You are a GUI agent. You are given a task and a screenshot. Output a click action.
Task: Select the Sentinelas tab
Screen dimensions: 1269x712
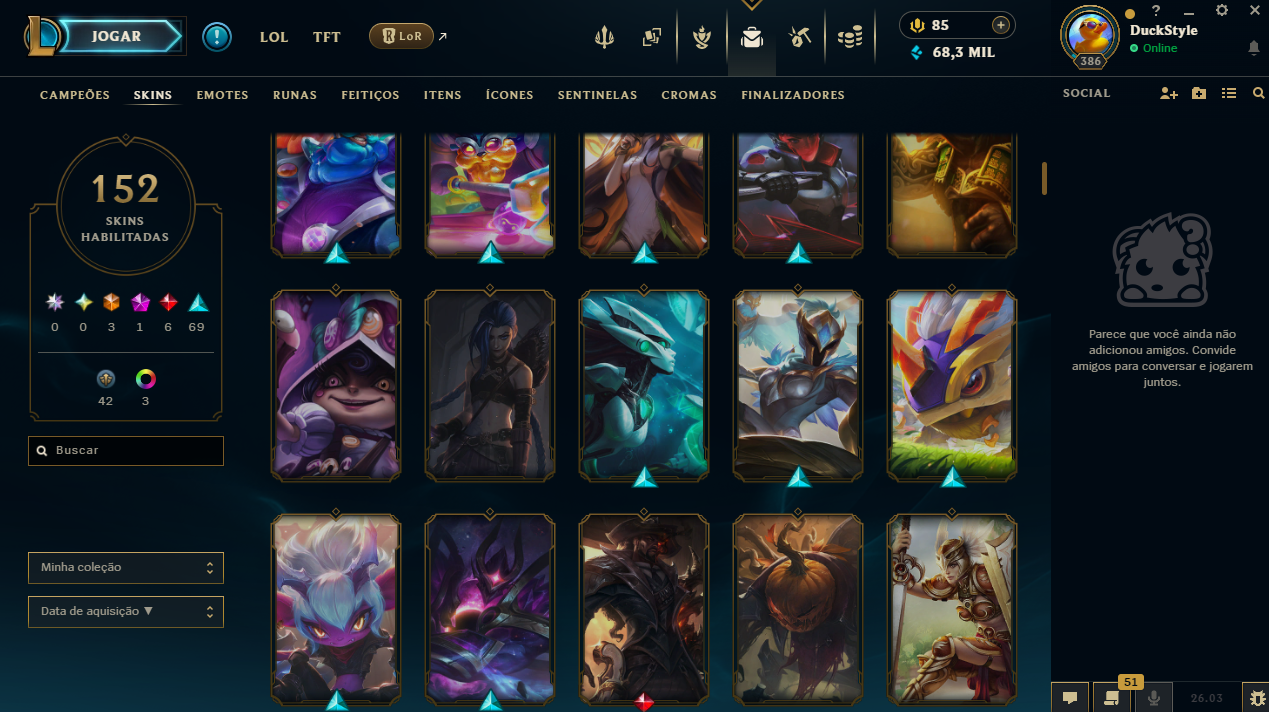597,95
